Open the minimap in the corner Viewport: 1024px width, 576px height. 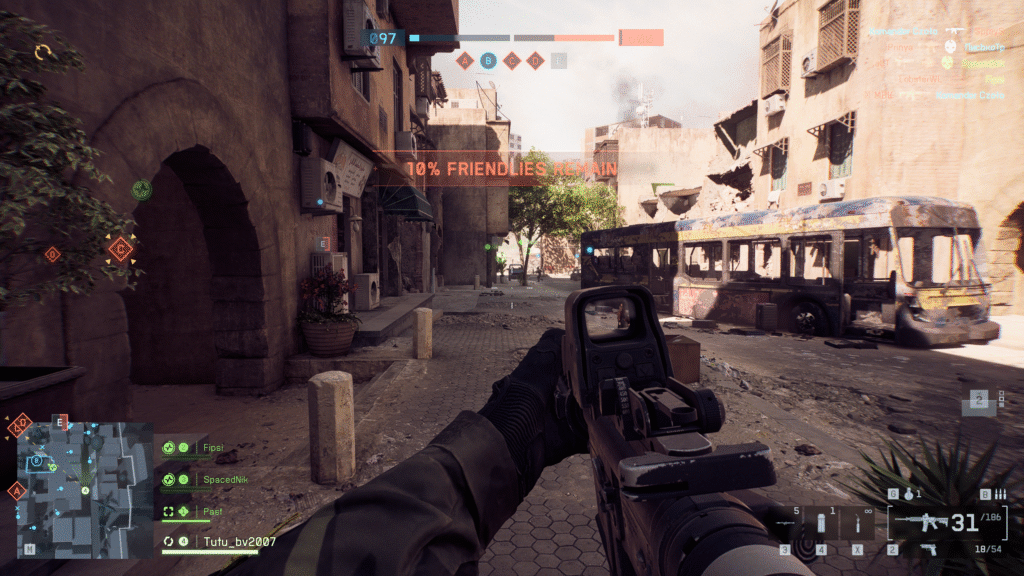tap(70, 487)
